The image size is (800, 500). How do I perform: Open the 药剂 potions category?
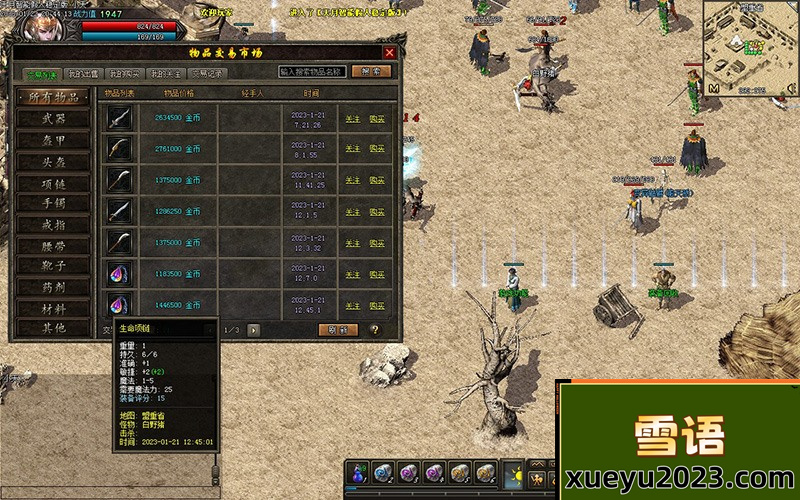54,287
